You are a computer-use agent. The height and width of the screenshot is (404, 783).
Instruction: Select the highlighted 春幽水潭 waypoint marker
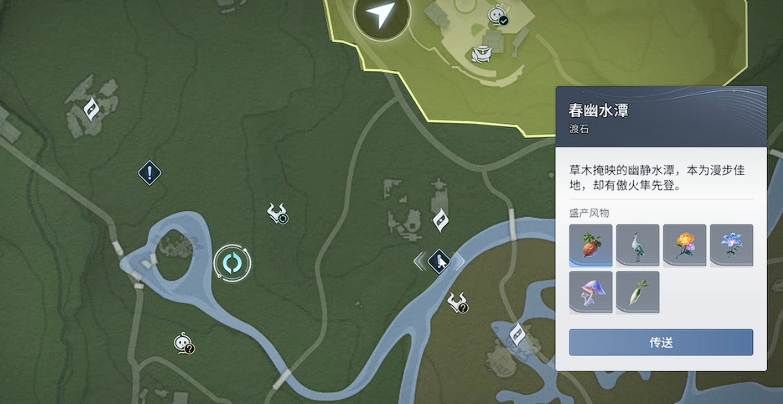click(439, 262)
